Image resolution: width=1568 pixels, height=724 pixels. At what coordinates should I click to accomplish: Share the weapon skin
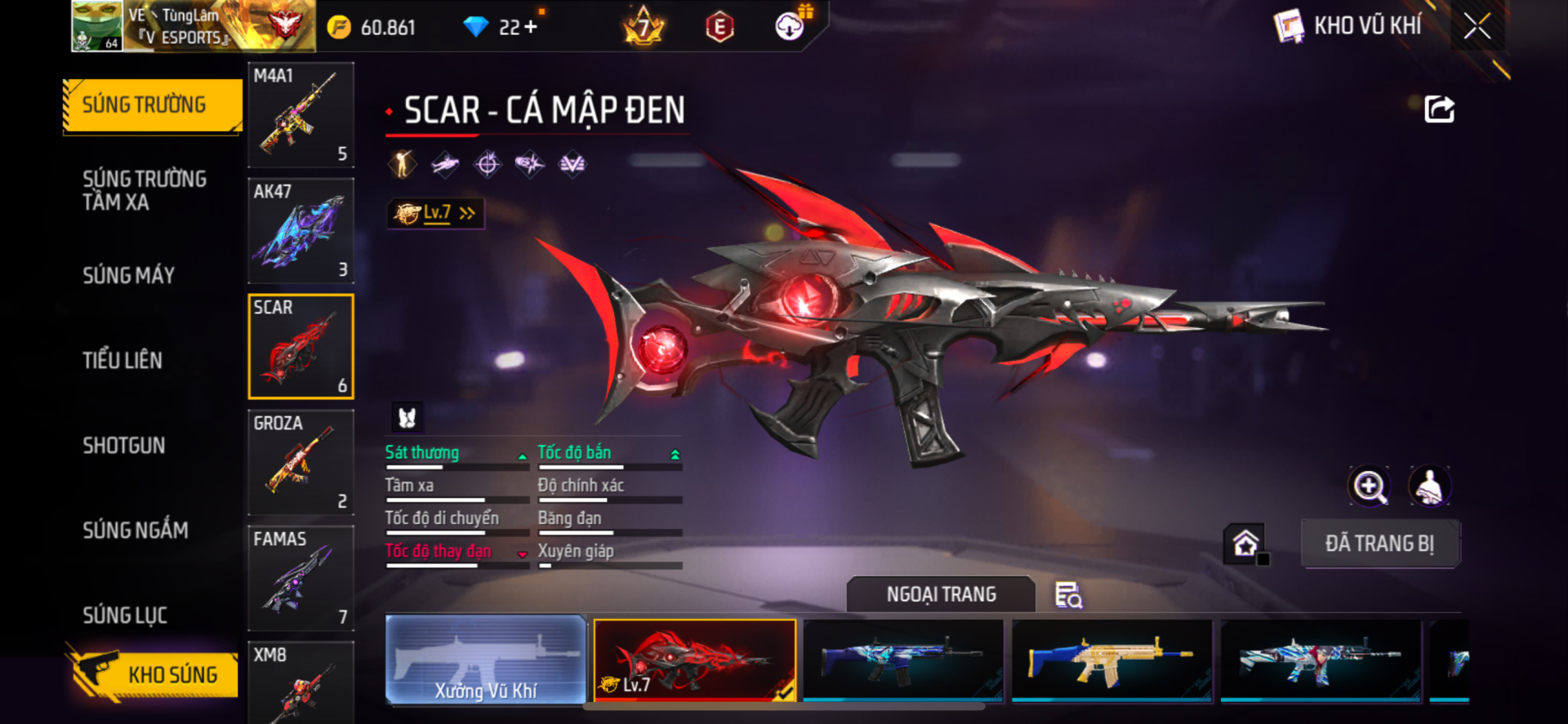(x=1439, y=109)
